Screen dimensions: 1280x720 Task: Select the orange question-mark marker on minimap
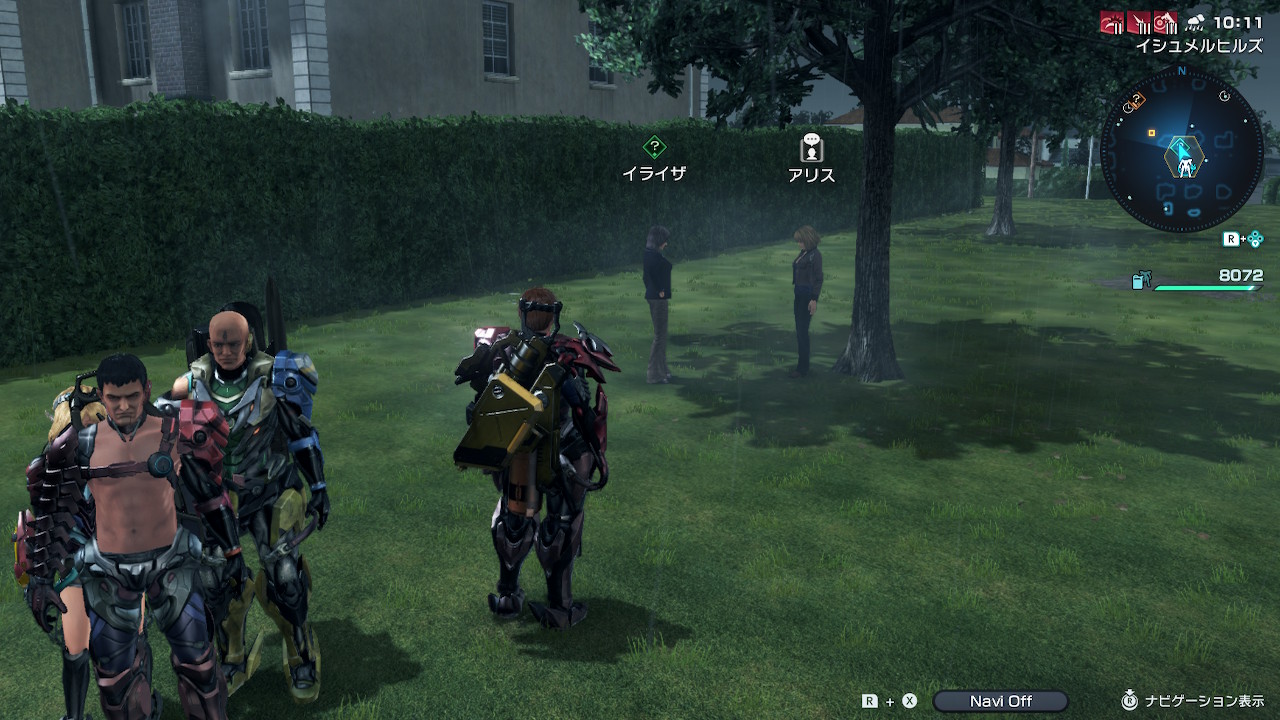pos(1135,101)
